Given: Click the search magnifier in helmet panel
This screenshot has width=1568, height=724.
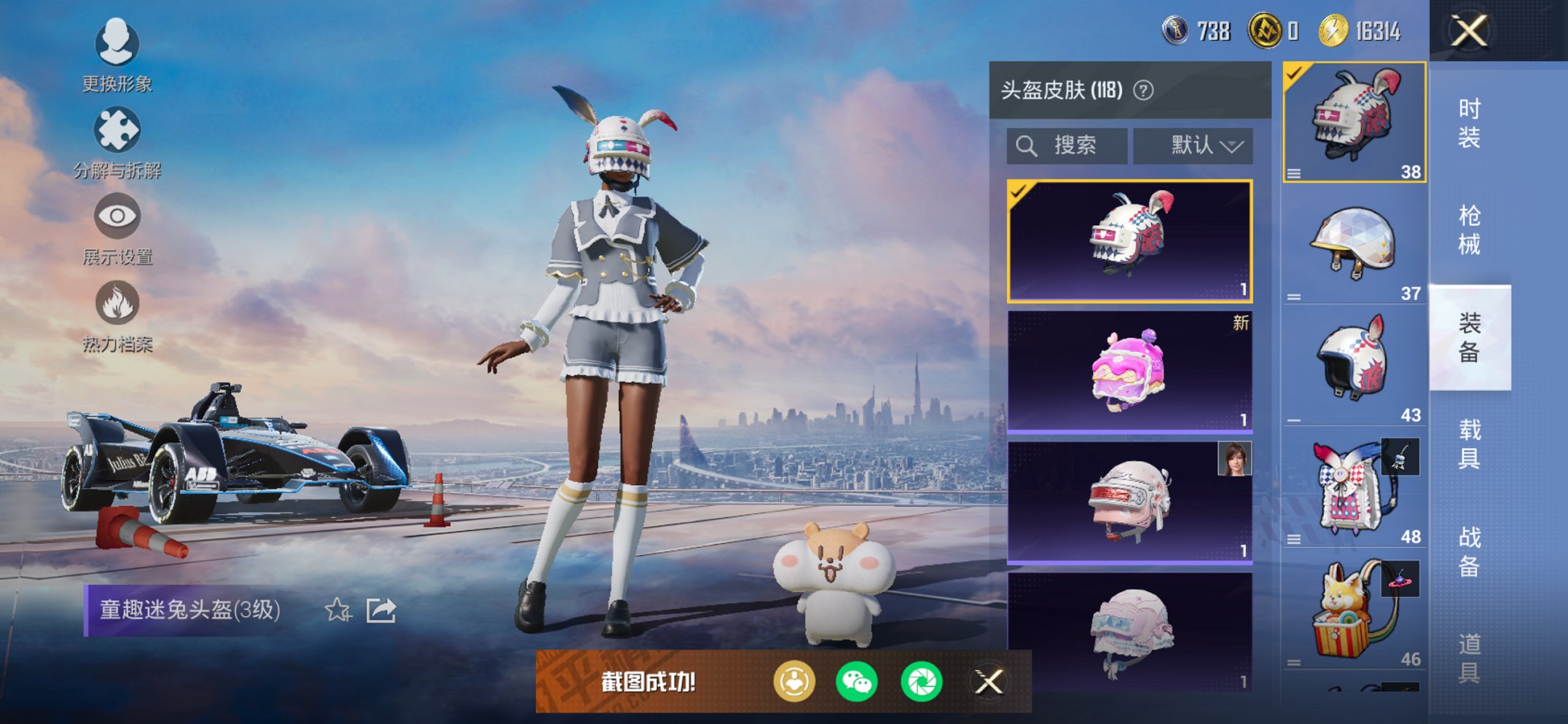Looking at the screenshot, I should 1028,145.
